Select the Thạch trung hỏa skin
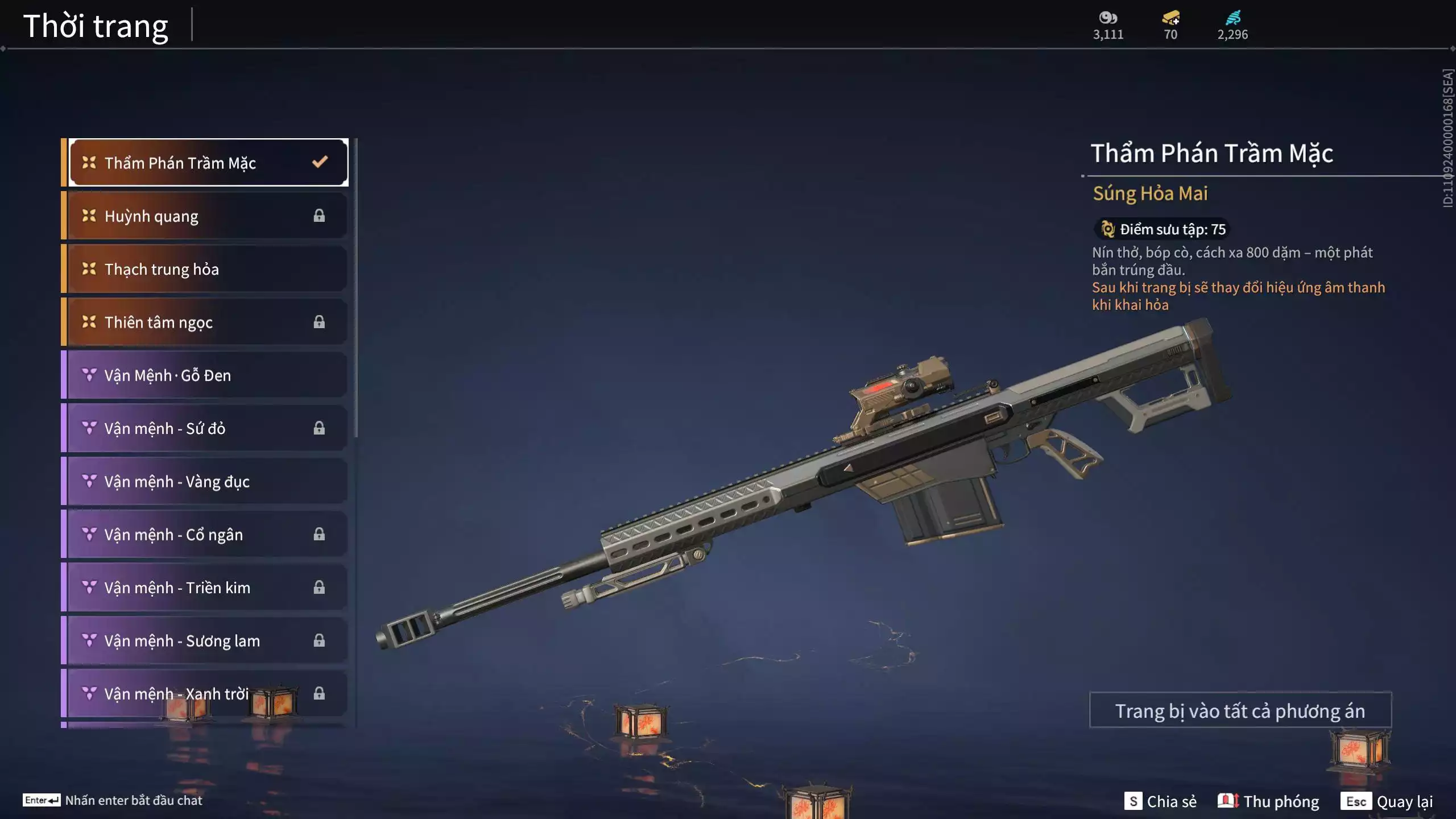The height and width of the screenshot is (819, 1456). (207, 269)
